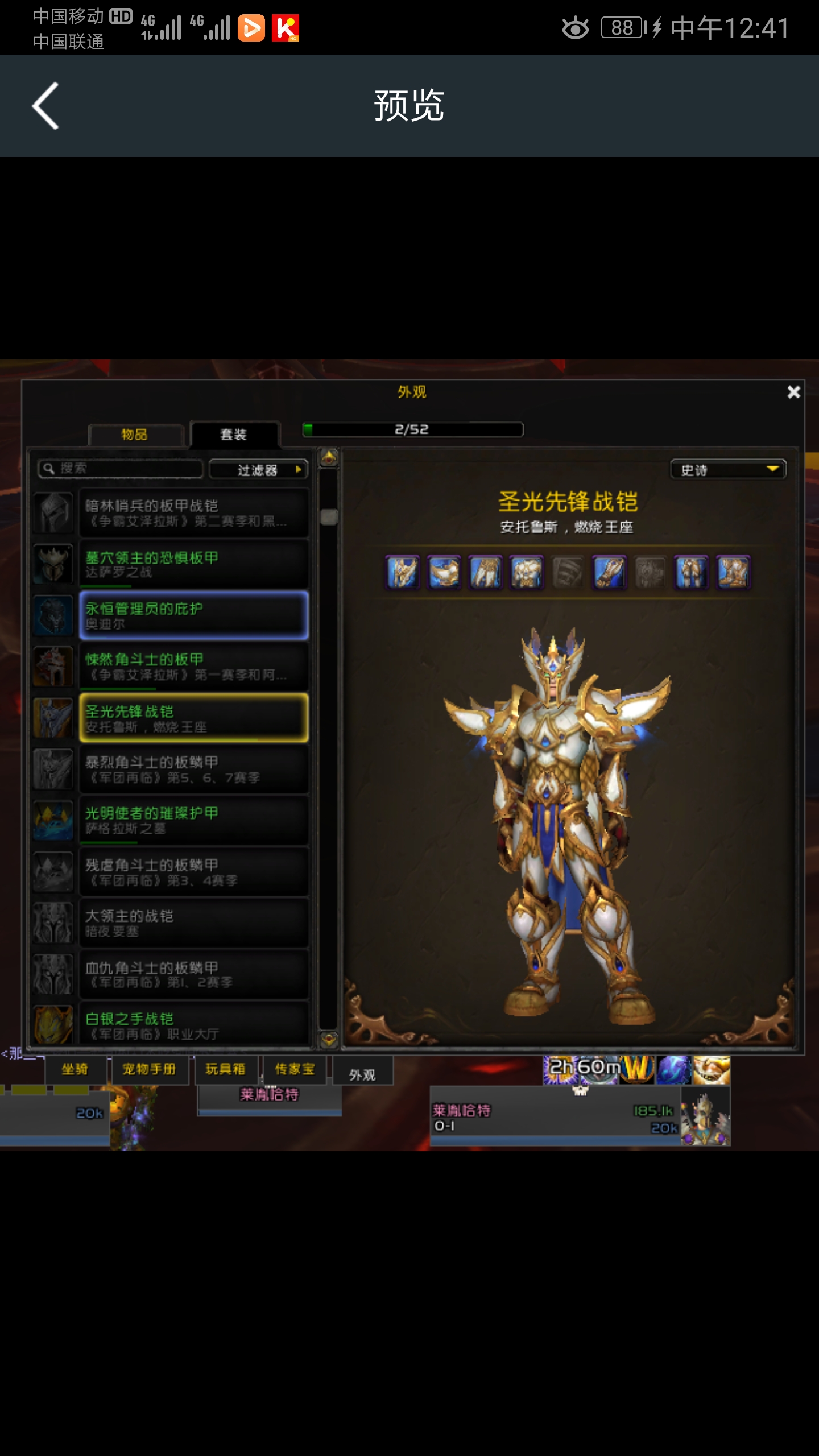Click the magnifier icon in the search box
The width and height of the screenshot is (819, 1456).
pos(48,469)
